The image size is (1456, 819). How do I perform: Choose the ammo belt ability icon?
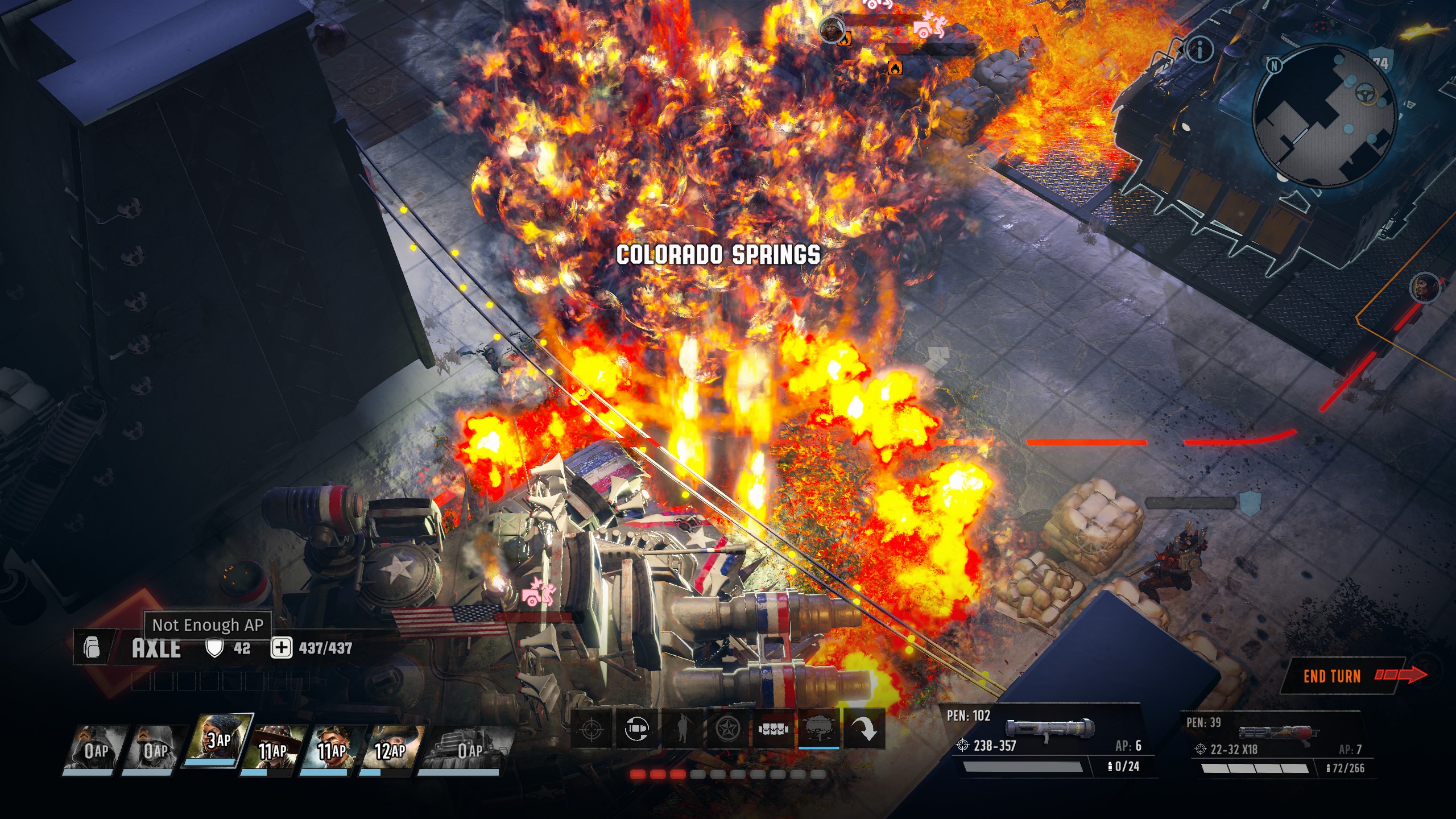click(773, 729)
